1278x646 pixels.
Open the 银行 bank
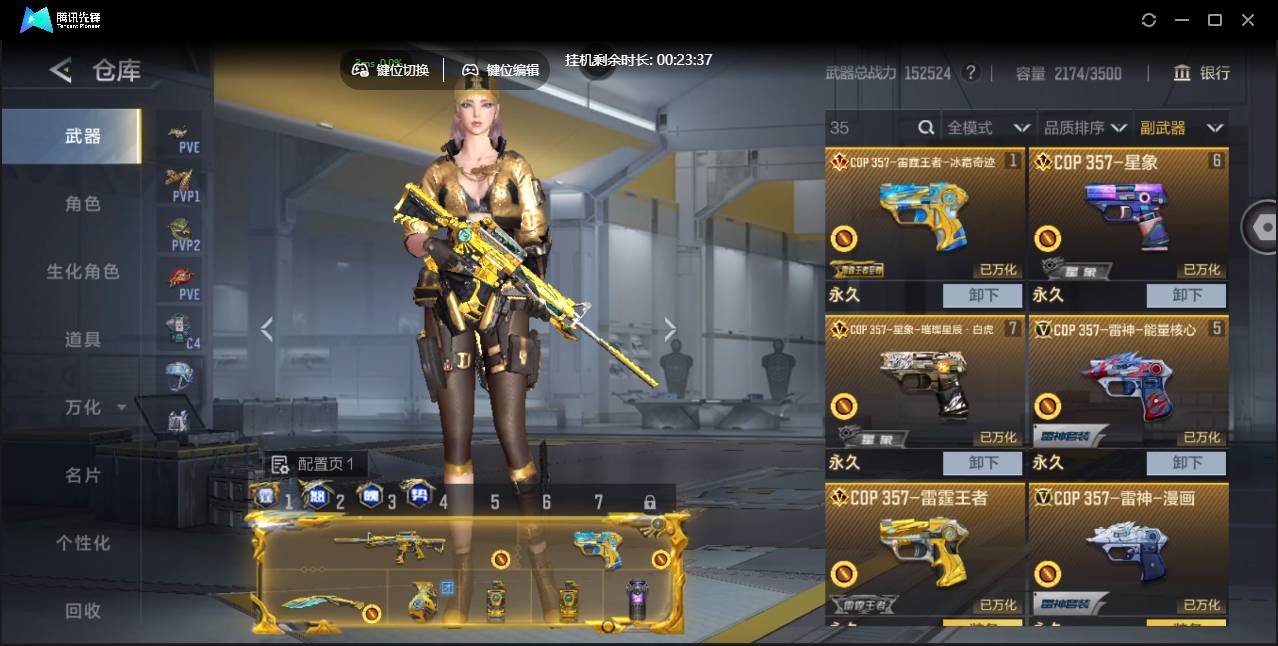(x=1202, y=73)
